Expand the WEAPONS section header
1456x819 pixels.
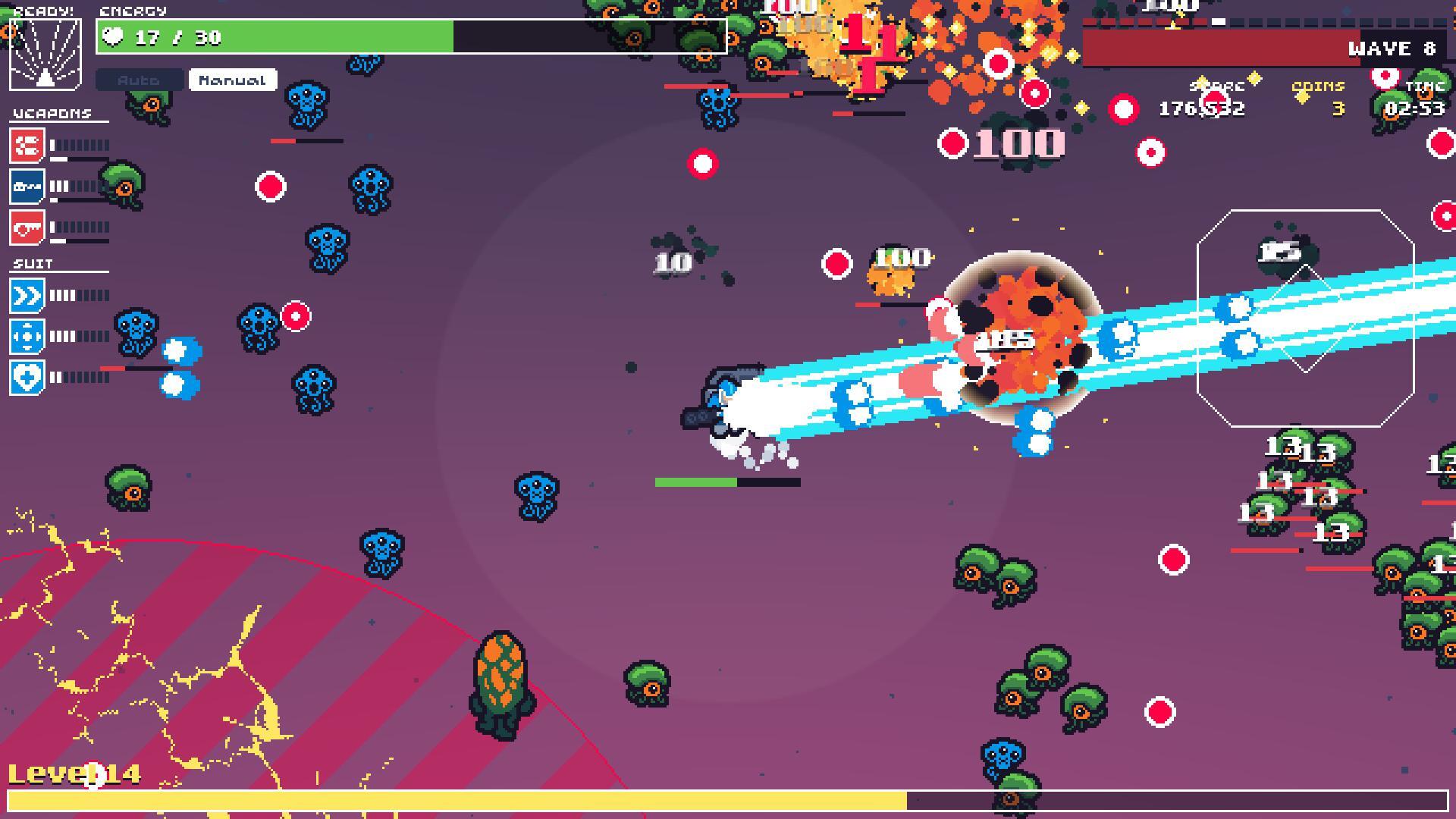pos(52,113)
